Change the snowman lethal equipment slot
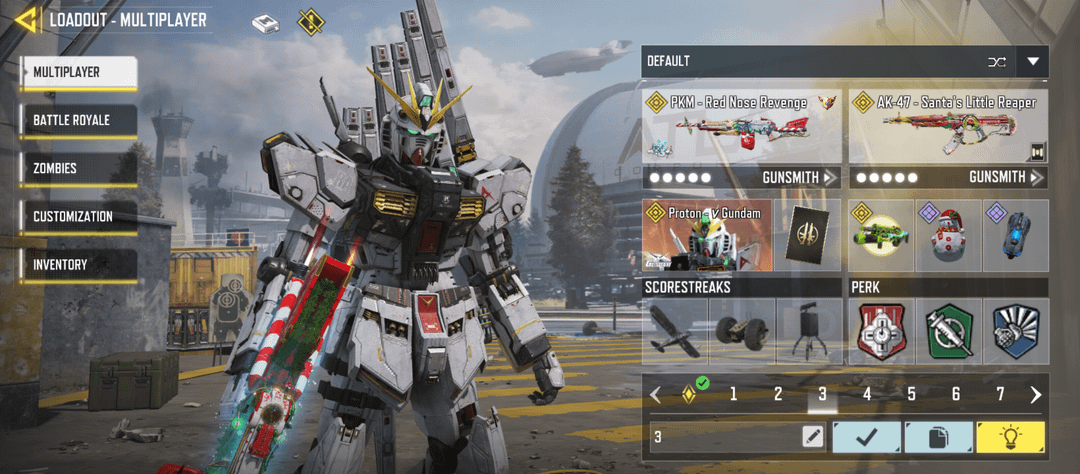1080x474 pixels. 948,235
